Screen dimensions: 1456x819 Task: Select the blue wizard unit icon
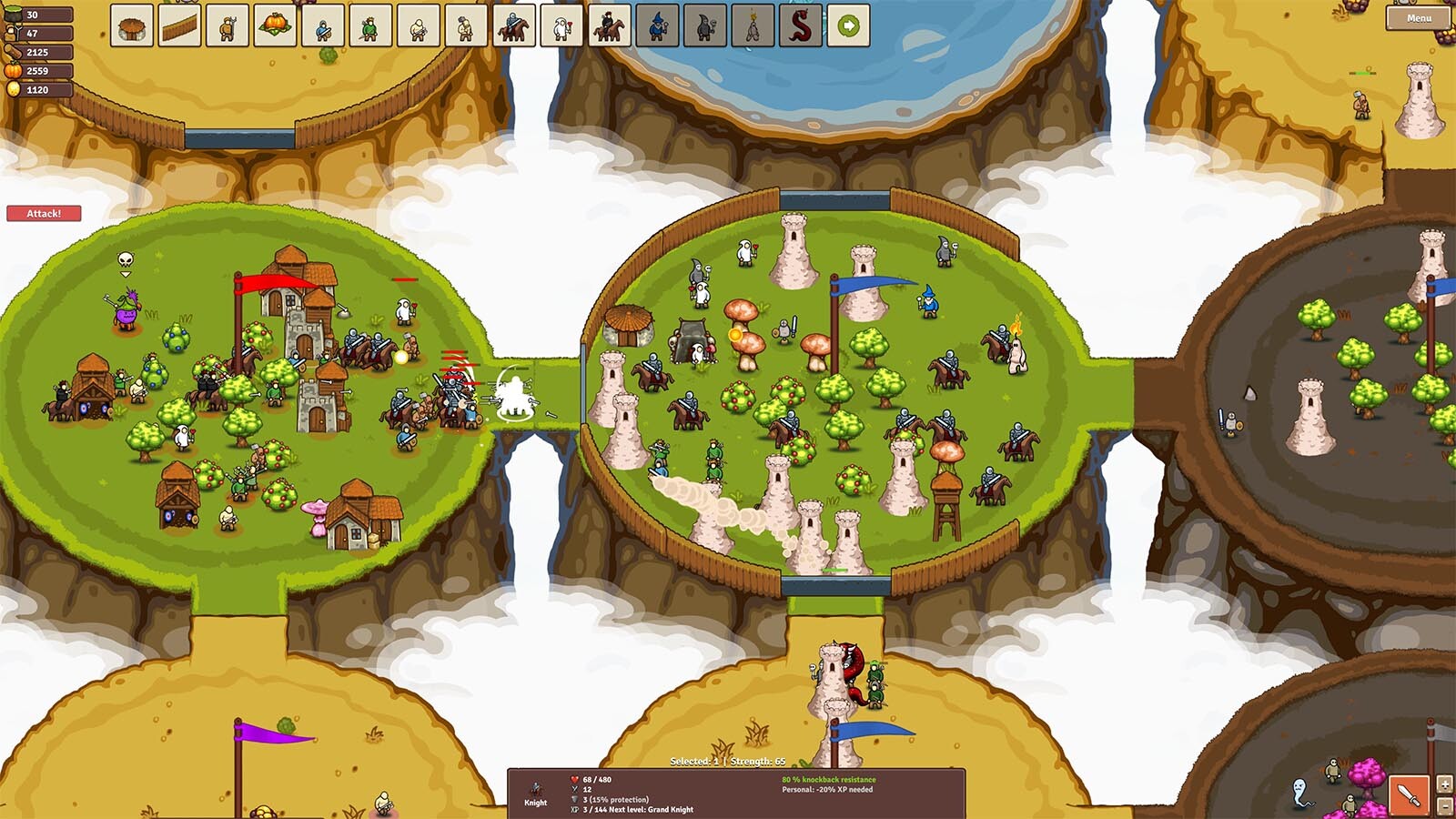(657, 26)
